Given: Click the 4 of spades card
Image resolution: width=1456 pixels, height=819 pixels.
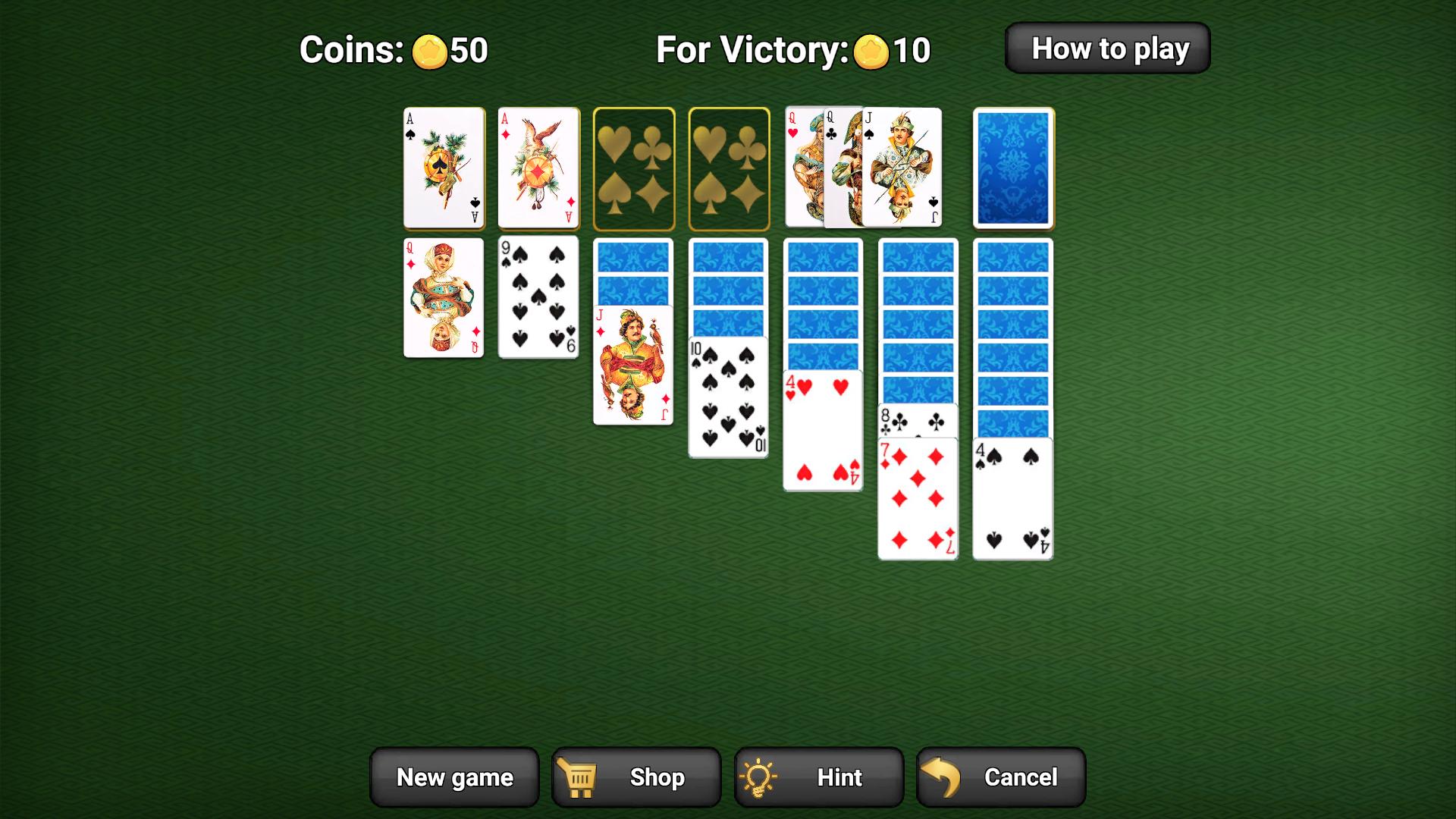Looking at the screenshot, I should coord(1012,497).
